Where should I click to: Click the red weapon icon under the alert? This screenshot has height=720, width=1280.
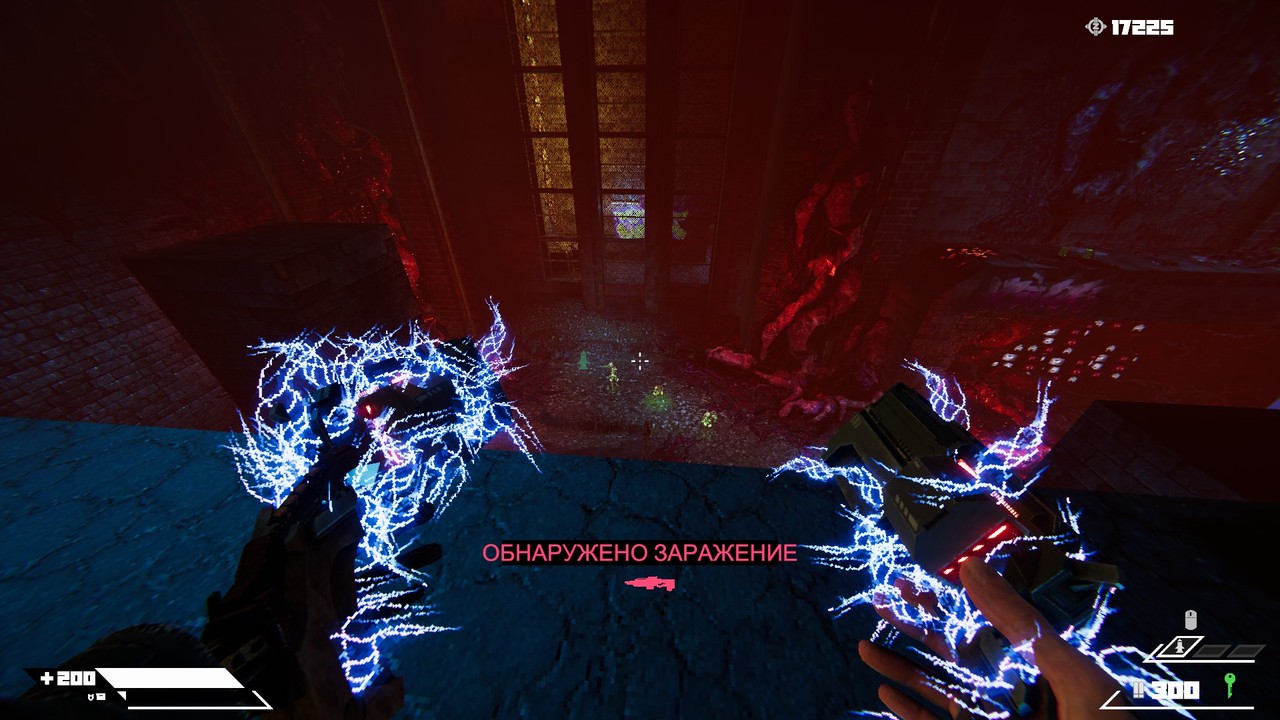coord(650,582)
